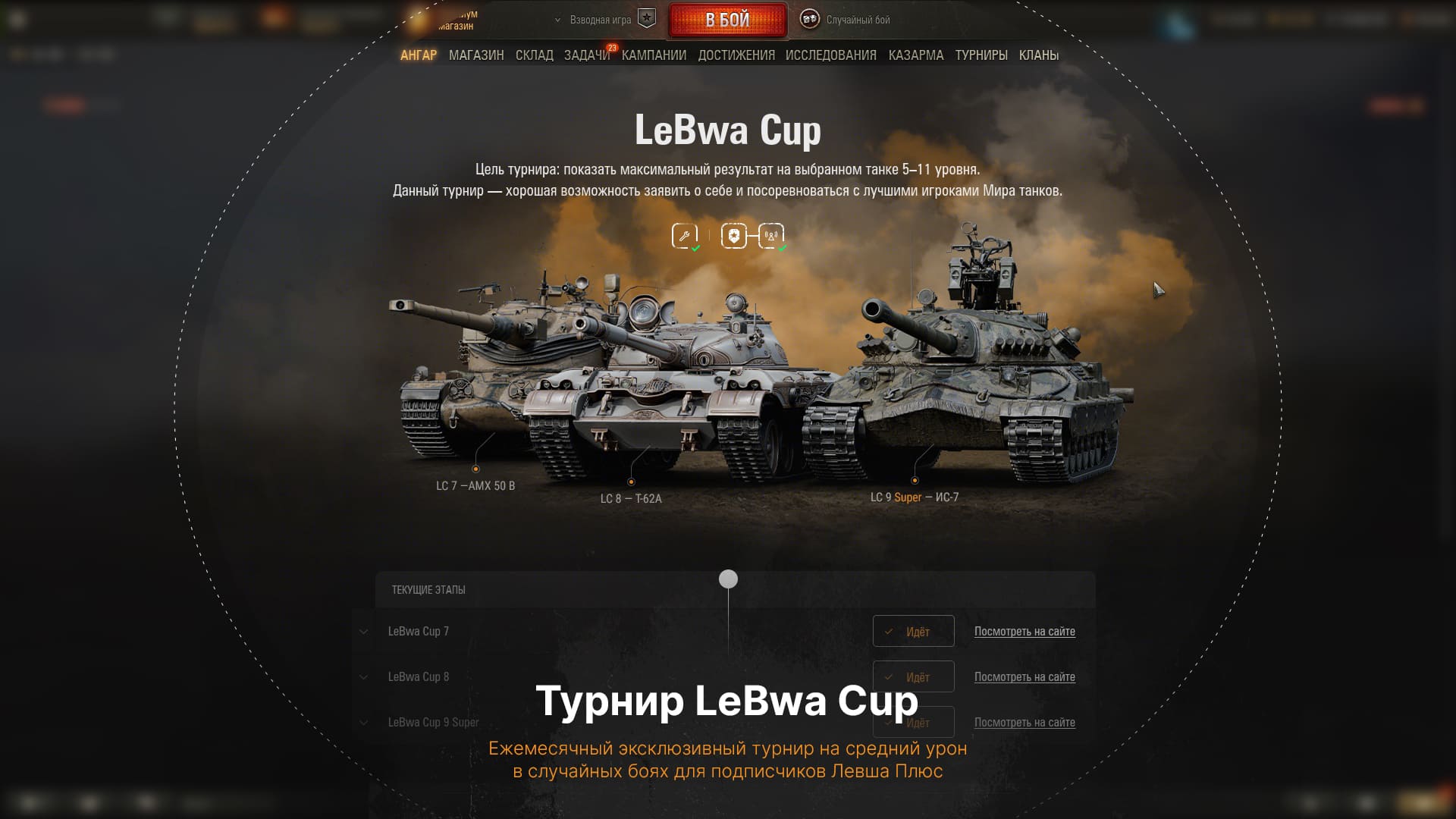Open Посмотреть на сайте link for LeBwa Cup 7
The height and width of the screenshot is (819, 1456).
(x=1025, y=632)
